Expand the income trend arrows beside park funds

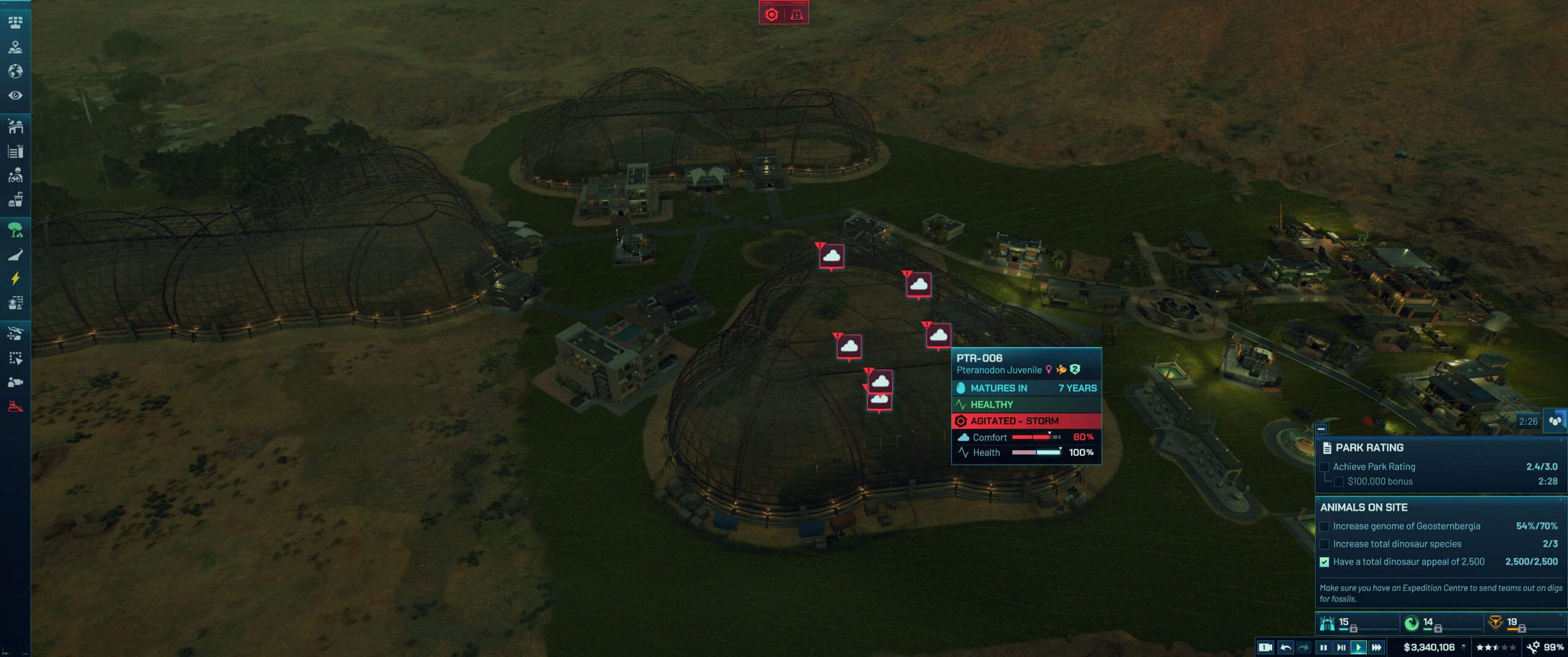[1464, 647]
